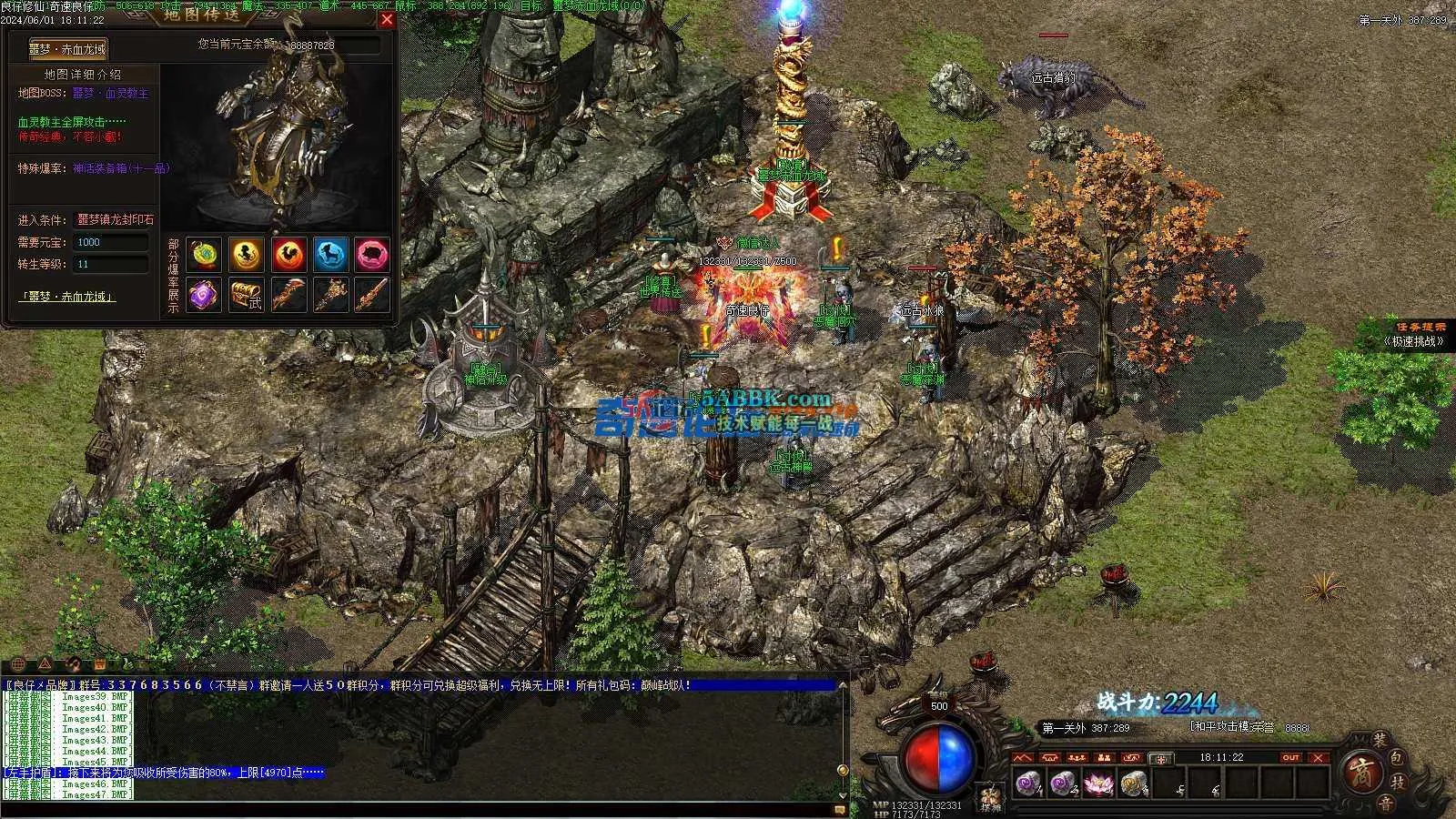1456x819 pixels.
Task: Inspect the pink pig zodiac ring drop
Action: [x=371, y=255]
